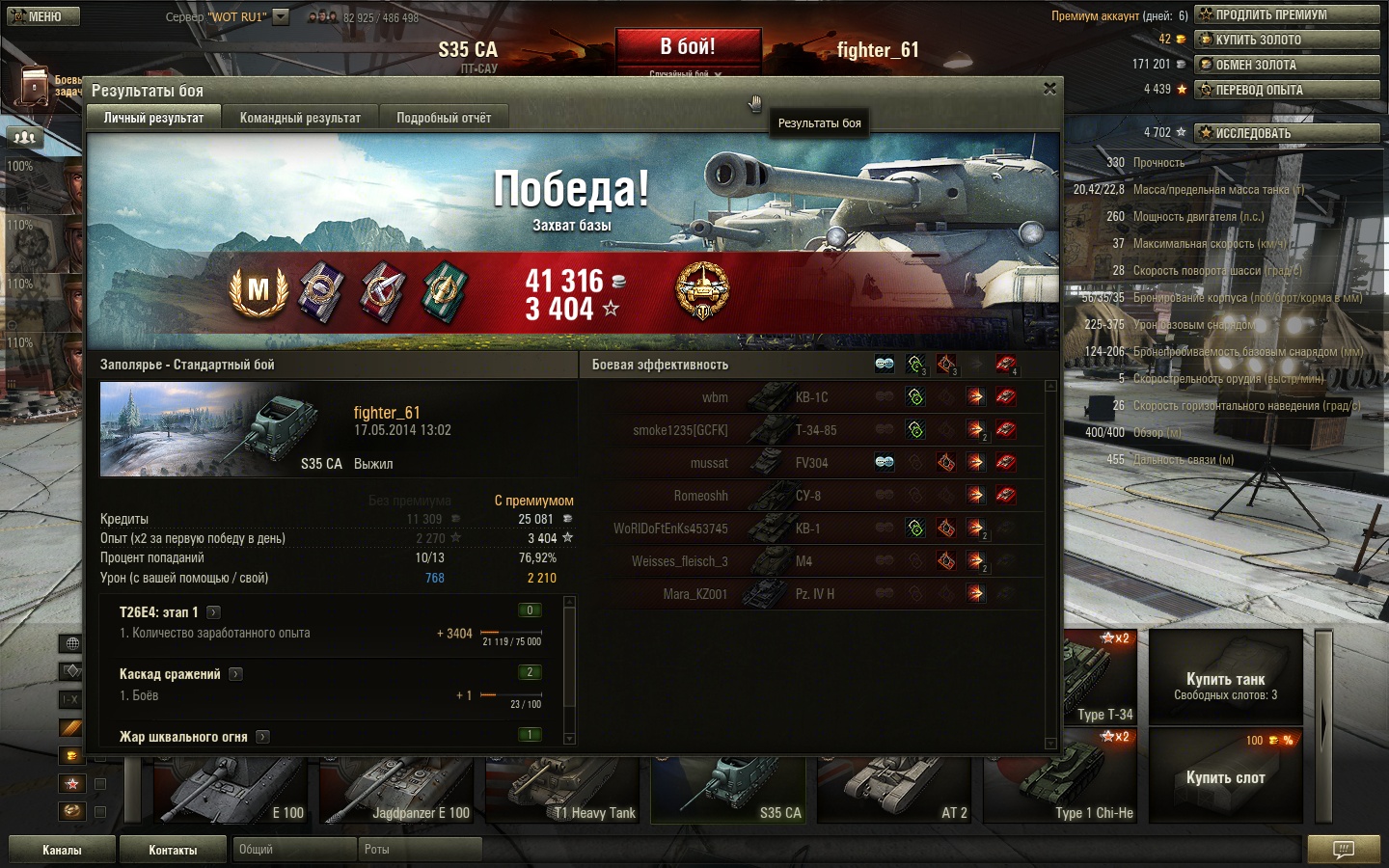1389x868 pixels.
Task: Open the Контакты list
Action: (173, 850)
